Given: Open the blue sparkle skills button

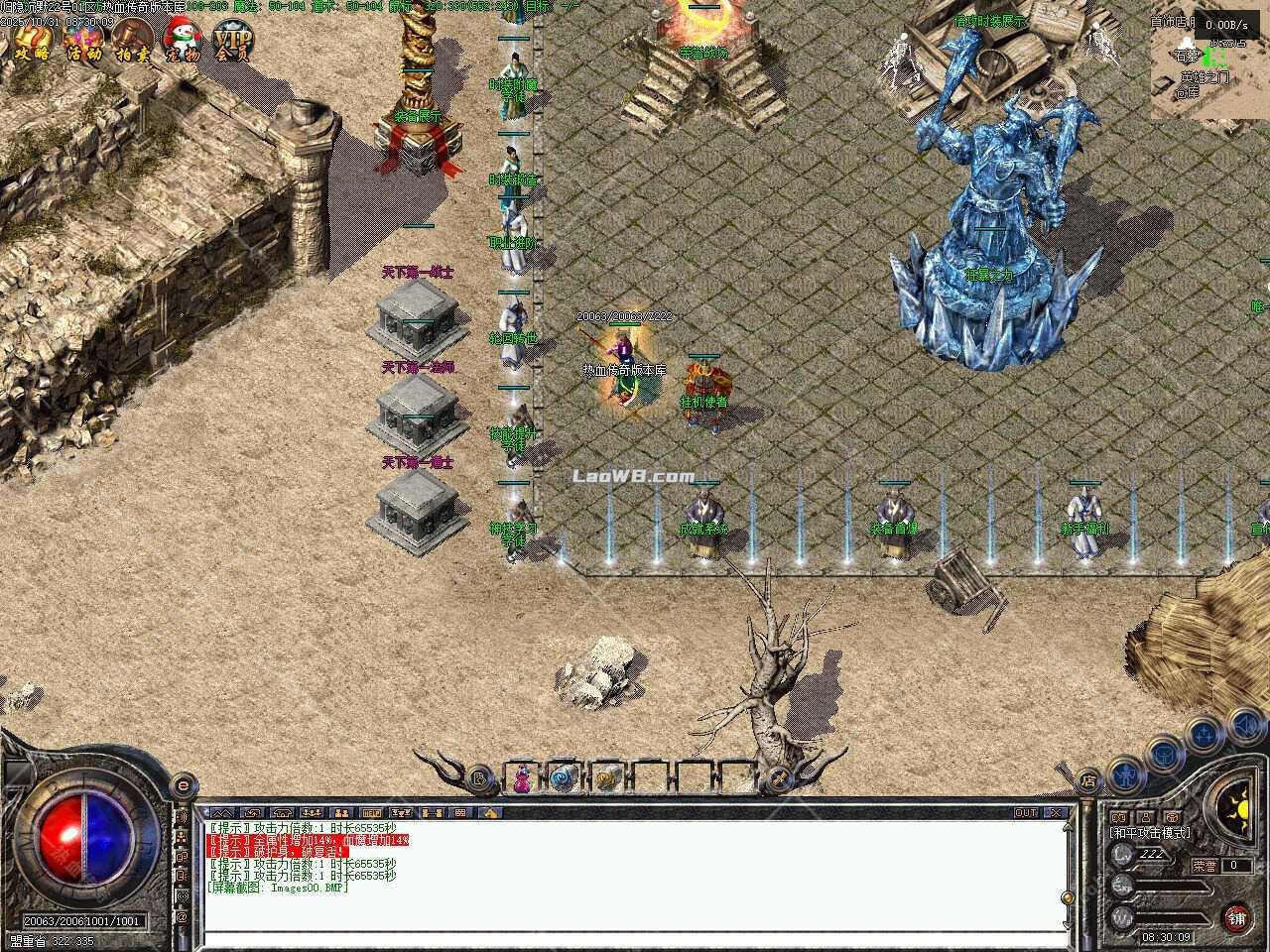Looking at the screenshot, I should pos(1204,734).
